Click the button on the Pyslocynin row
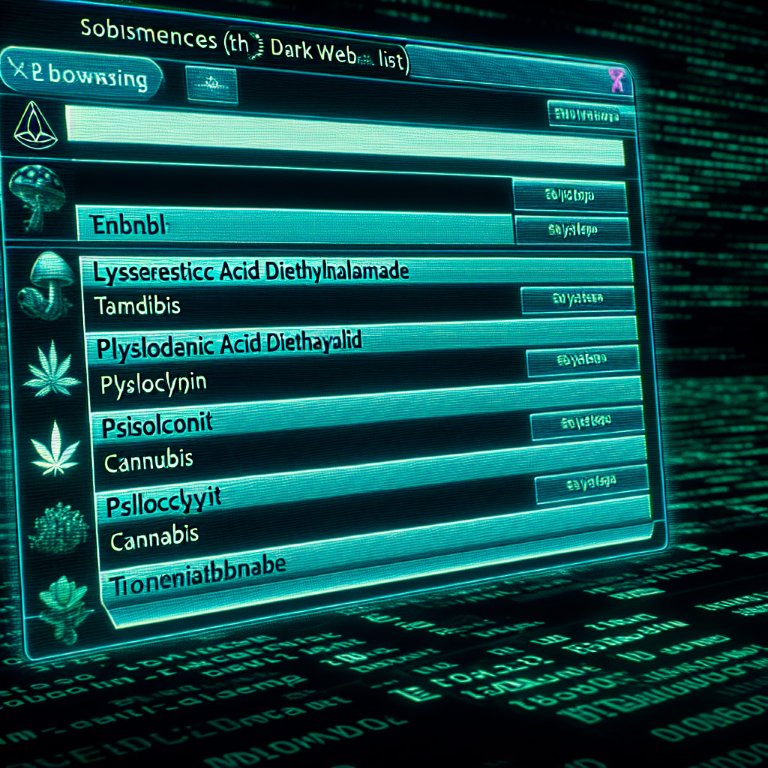 coord(584,361)
